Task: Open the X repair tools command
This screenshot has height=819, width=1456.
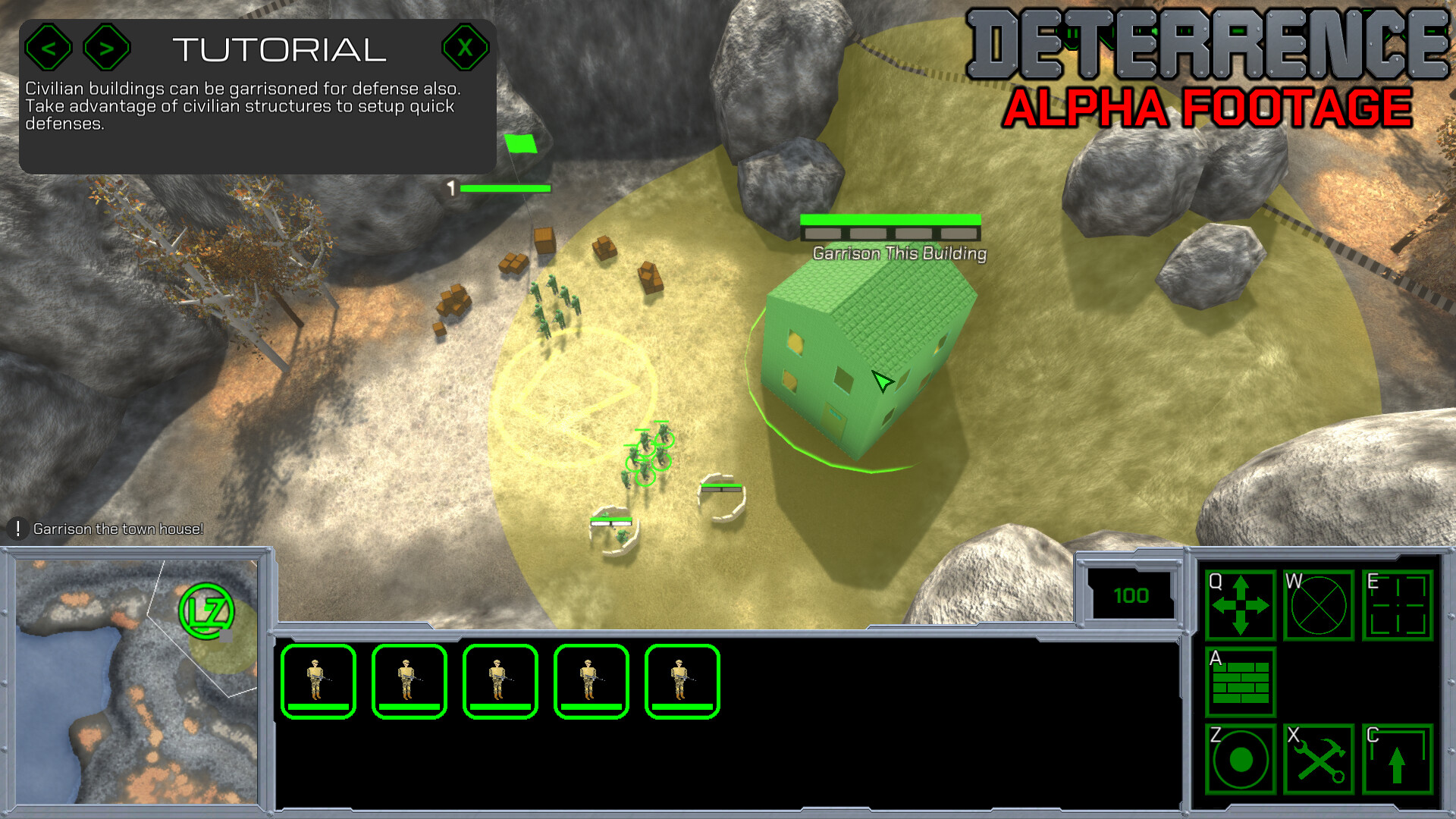Action: 1318,761
